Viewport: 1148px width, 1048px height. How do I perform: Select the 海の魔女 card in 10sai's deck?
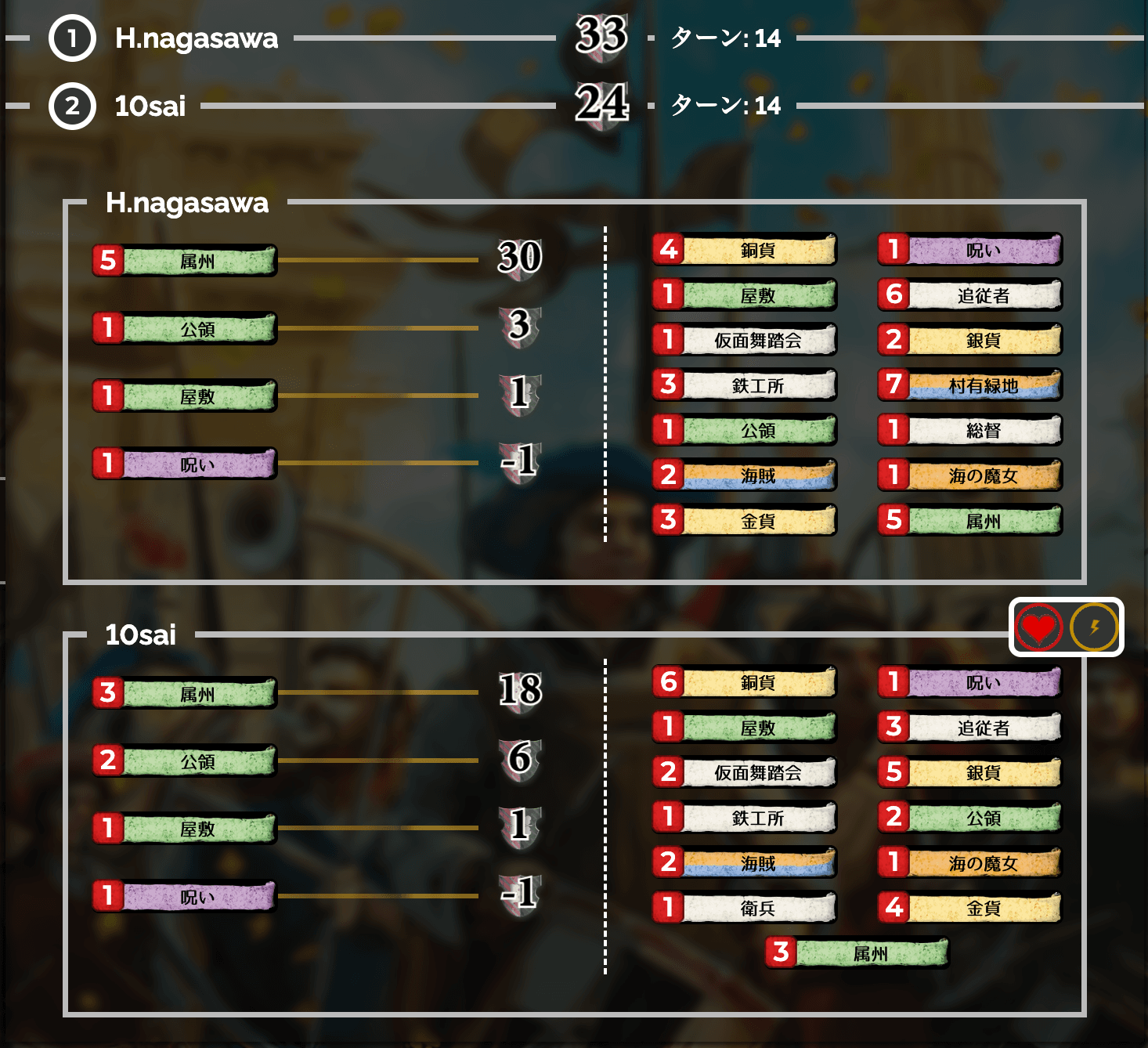pos(970,863)
